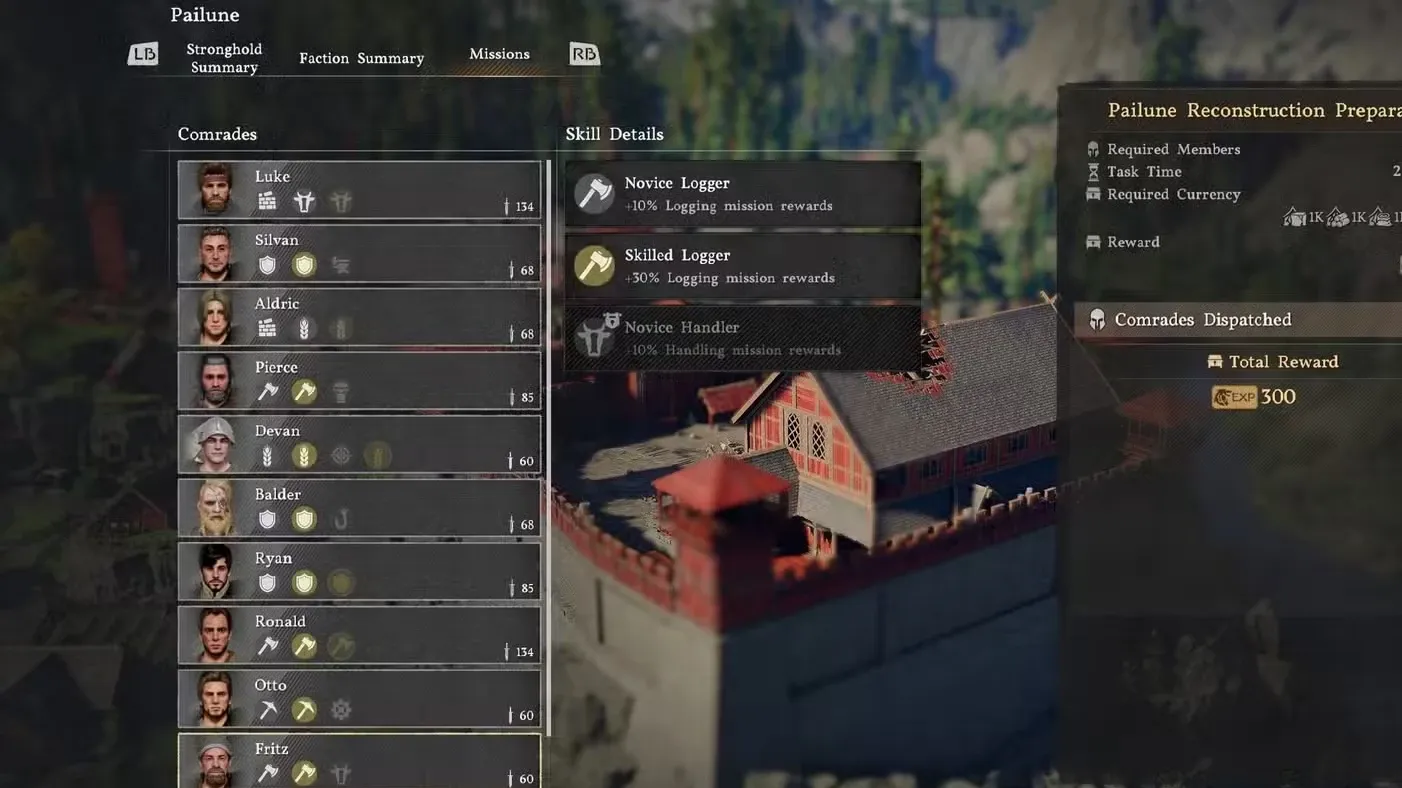Select Devan's comrade row

[359, 444]
